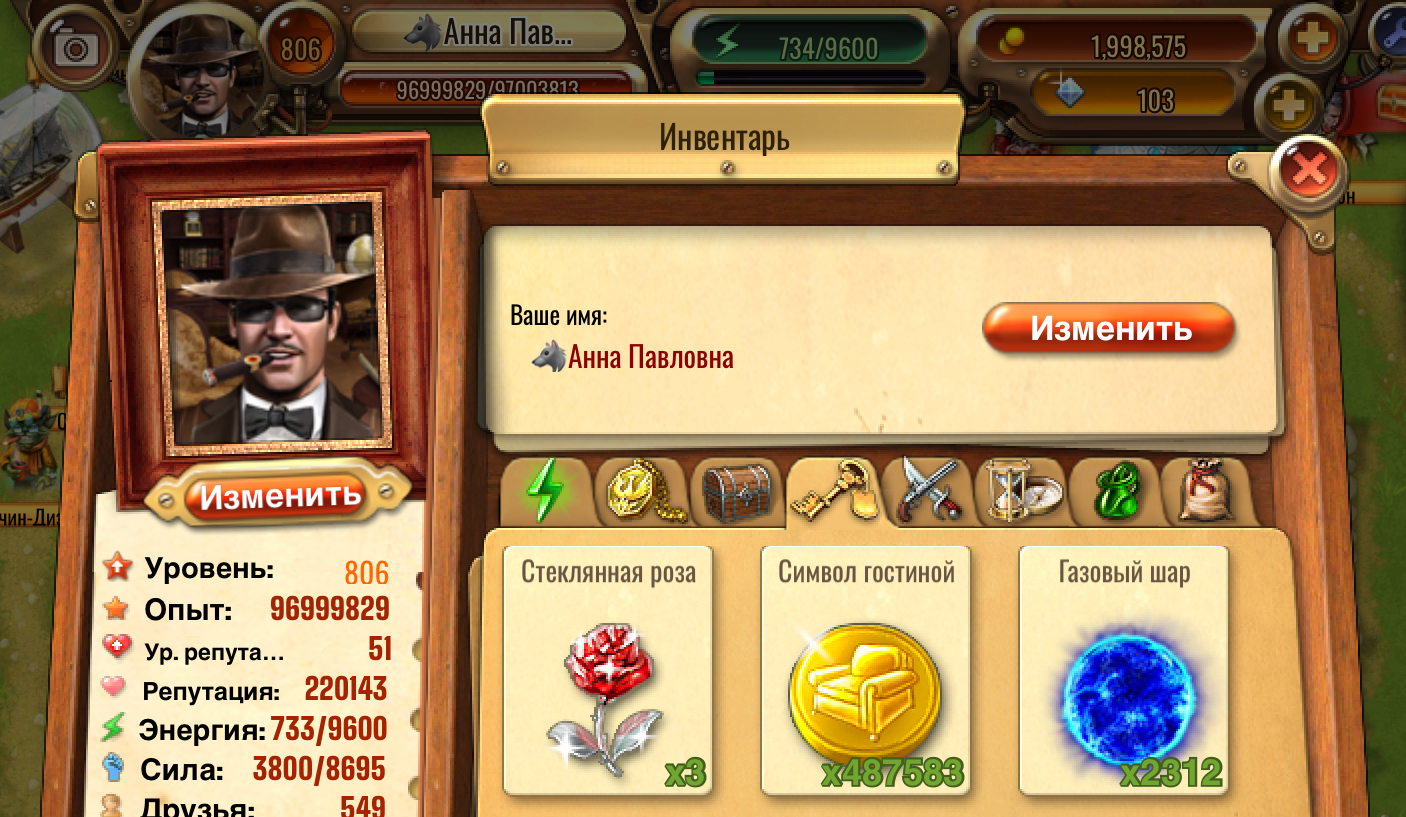The width and height of the screenshot is (1406, 817).
Task: Select the Стеклянная роза item
Action: 608,670
